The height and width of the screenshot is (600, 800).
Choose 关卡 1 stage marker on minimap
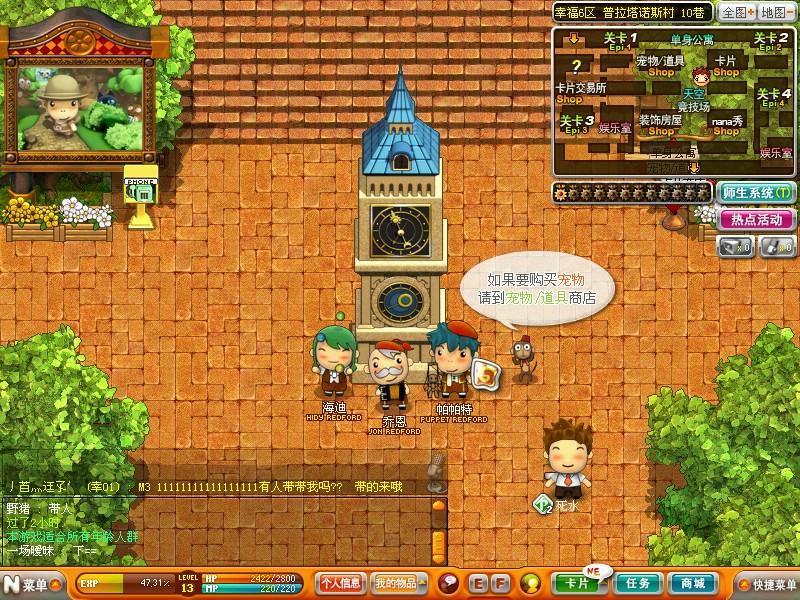pos(620,41)
